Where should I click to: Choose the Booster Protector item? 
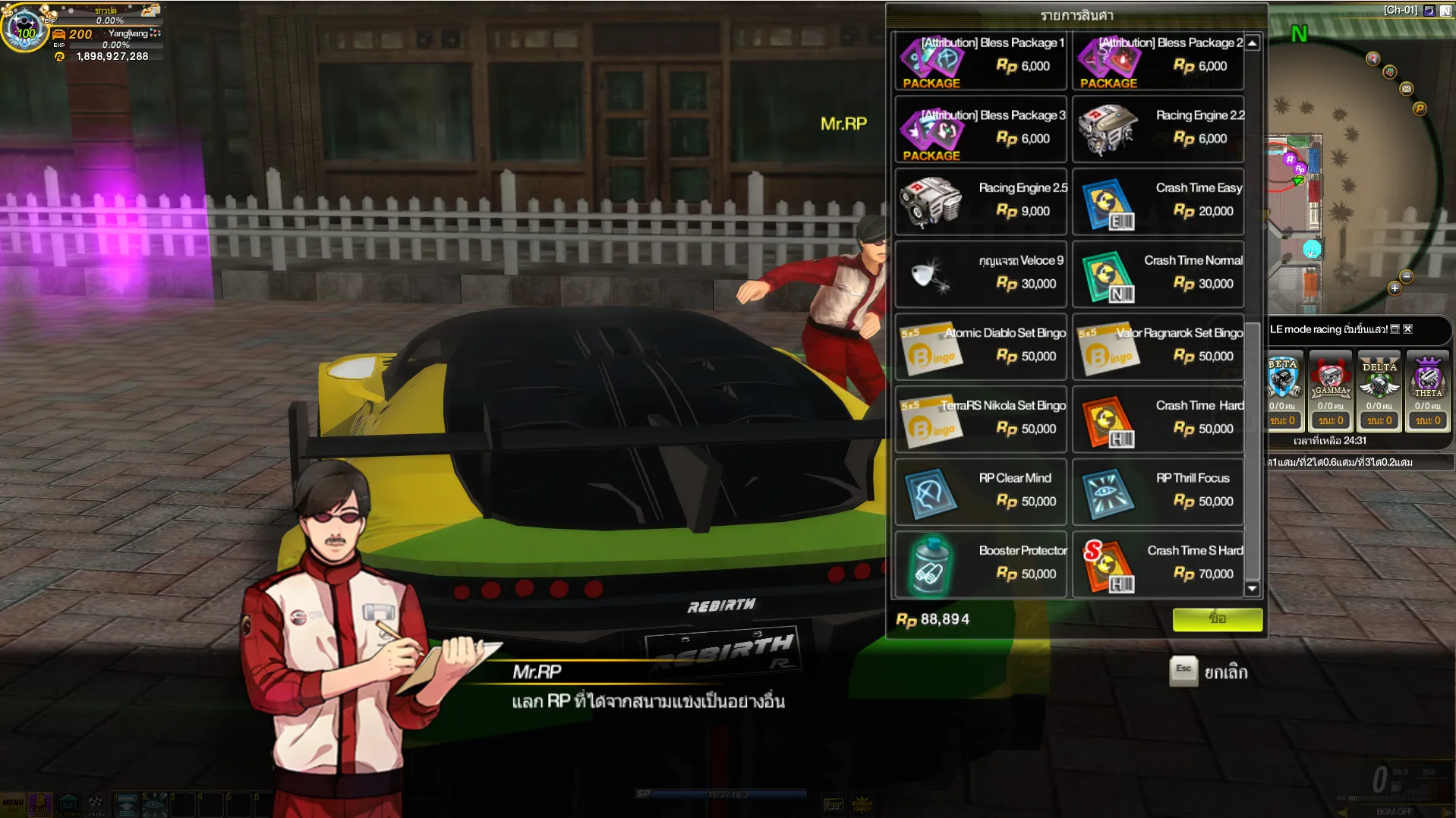tap(981, 565)
